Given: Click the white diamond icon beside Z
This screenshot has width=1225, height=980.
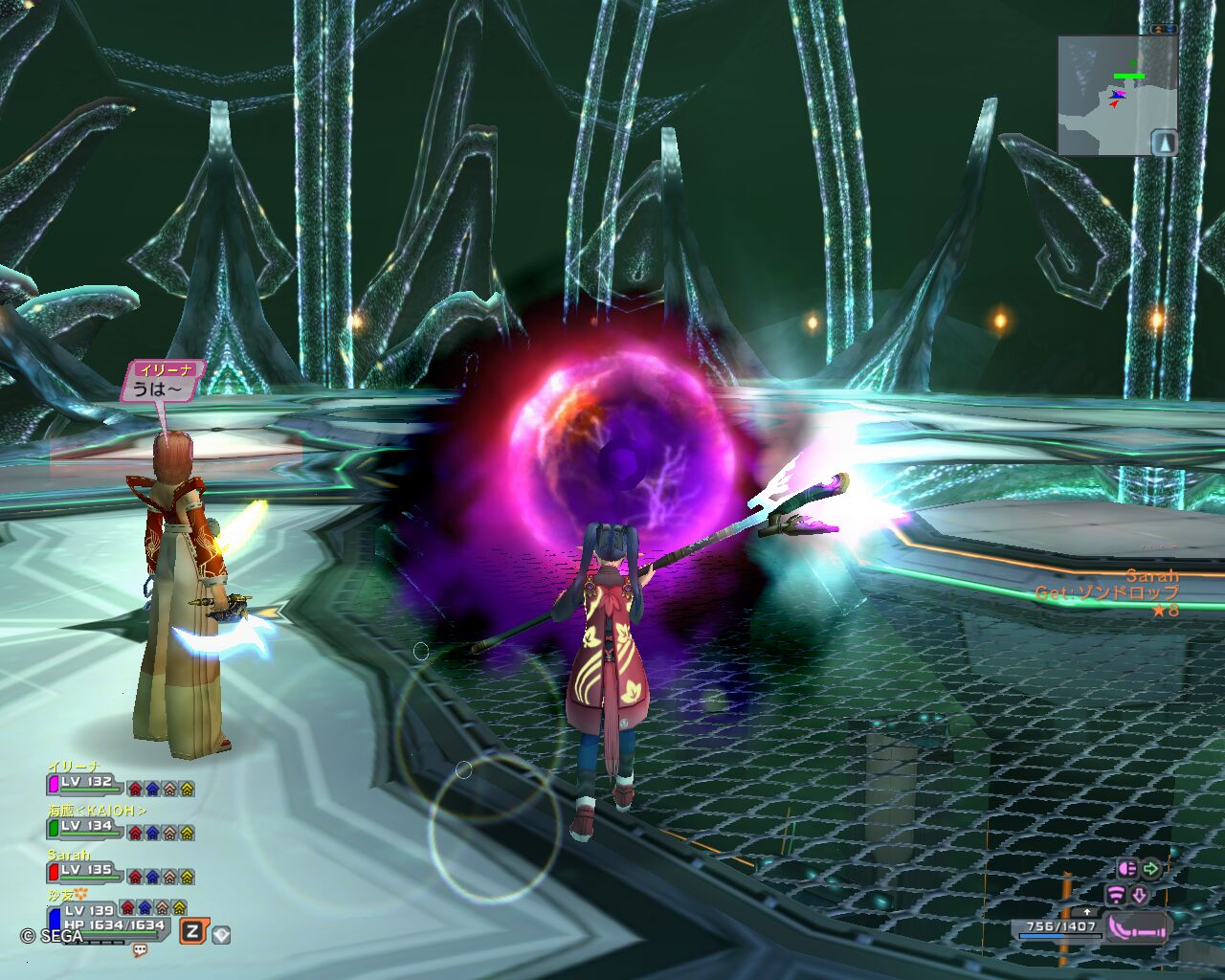Looking at the screenshot, I should (x=221, y=933).
